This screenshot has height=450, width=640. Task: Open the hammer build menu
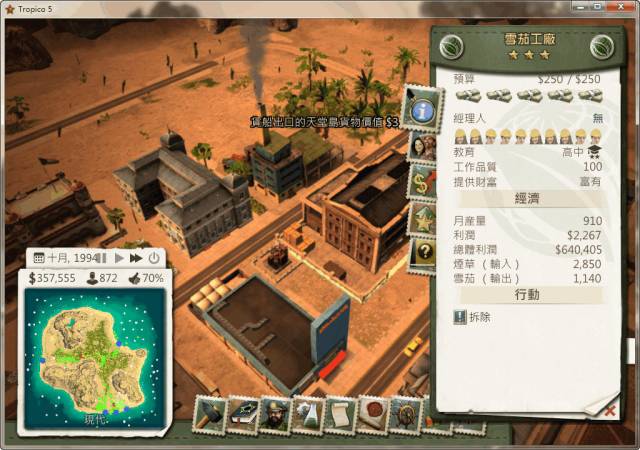click(x=209, y=413)
